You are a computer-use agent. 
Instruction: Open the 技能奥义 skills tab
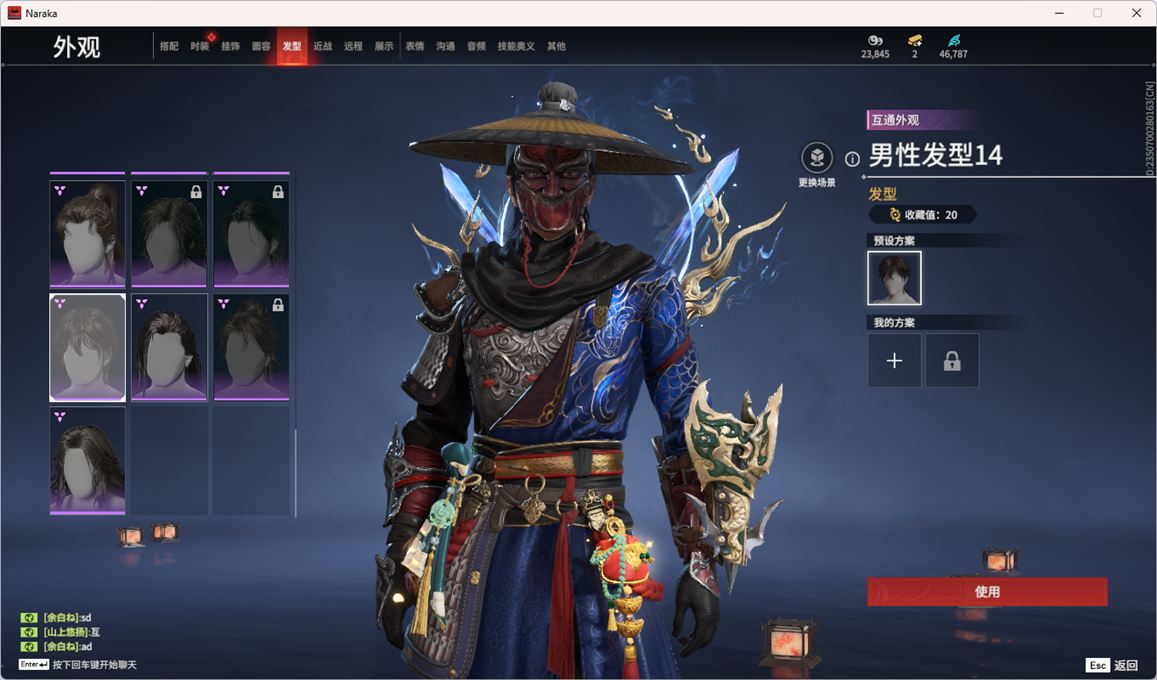pos(516,46)
